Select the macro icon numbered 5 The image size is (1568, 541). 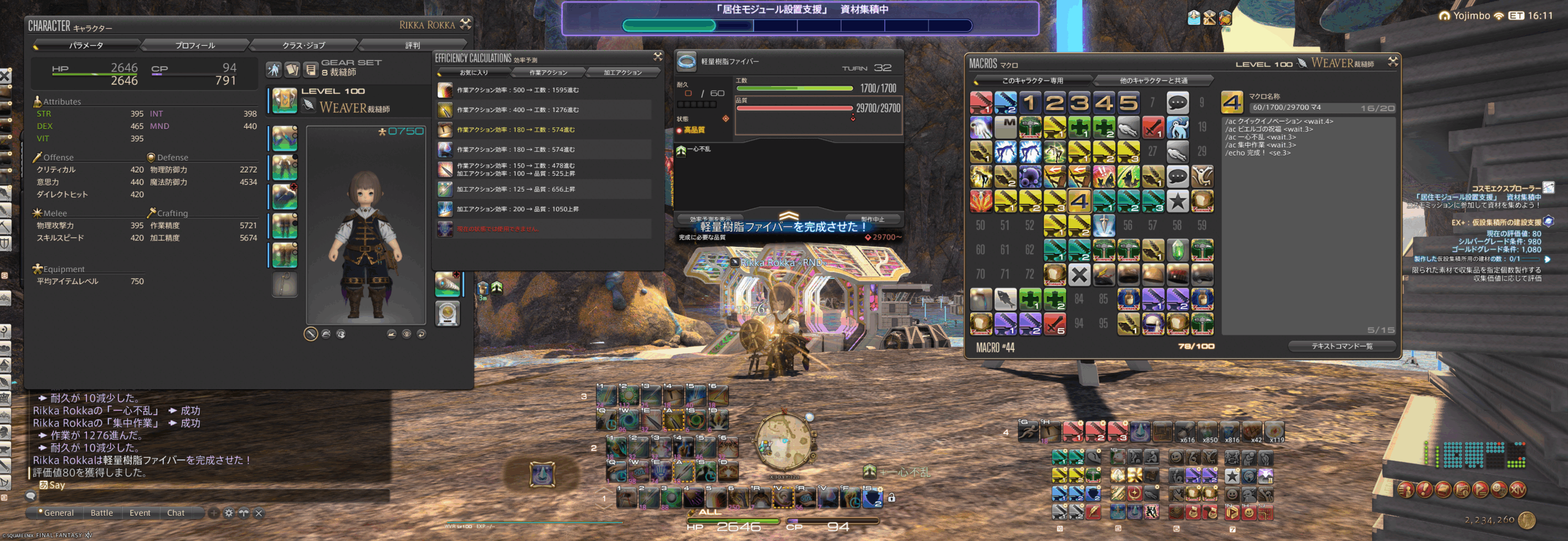[1128, 102]
